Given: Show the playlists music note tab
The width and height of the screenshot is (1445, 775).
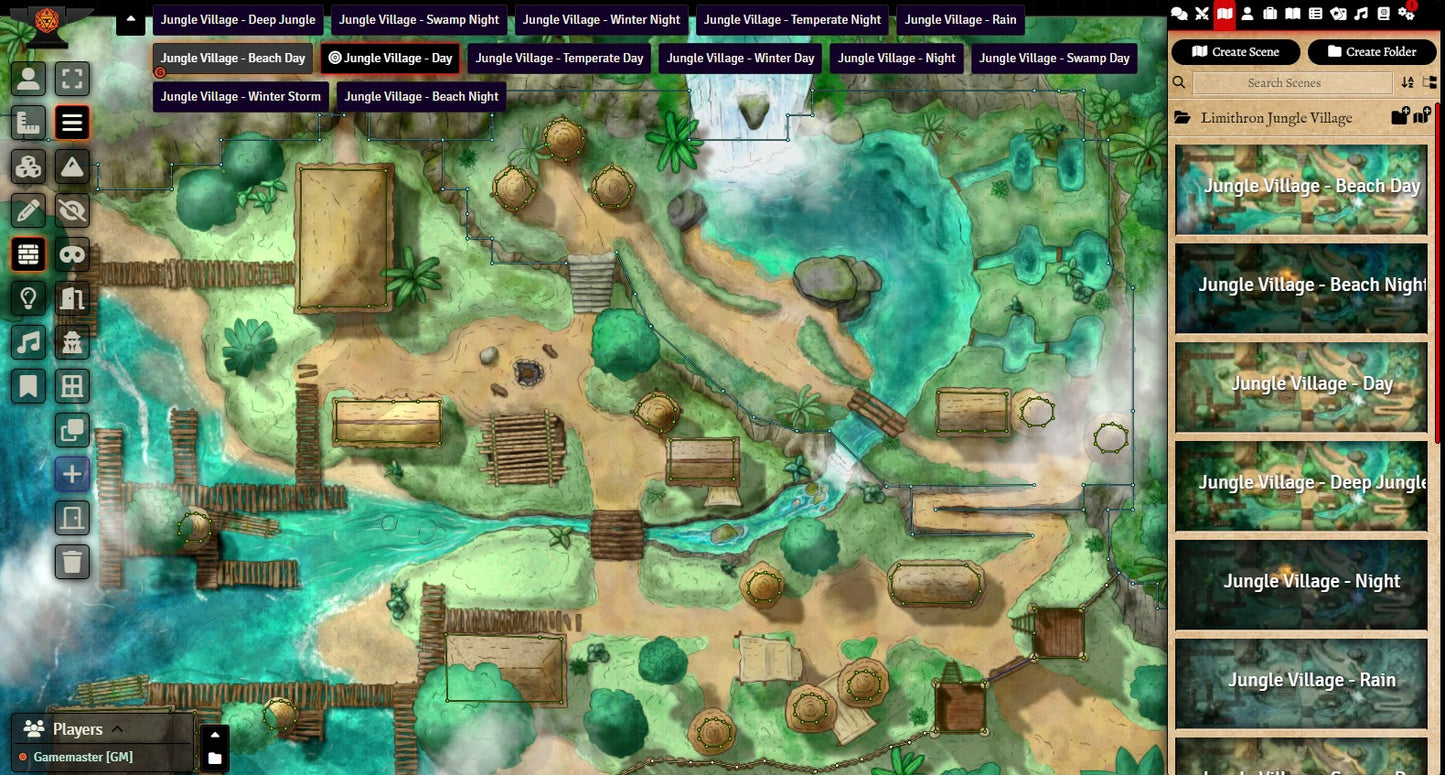Looking at the screenshot, I should click(1361, 14).
